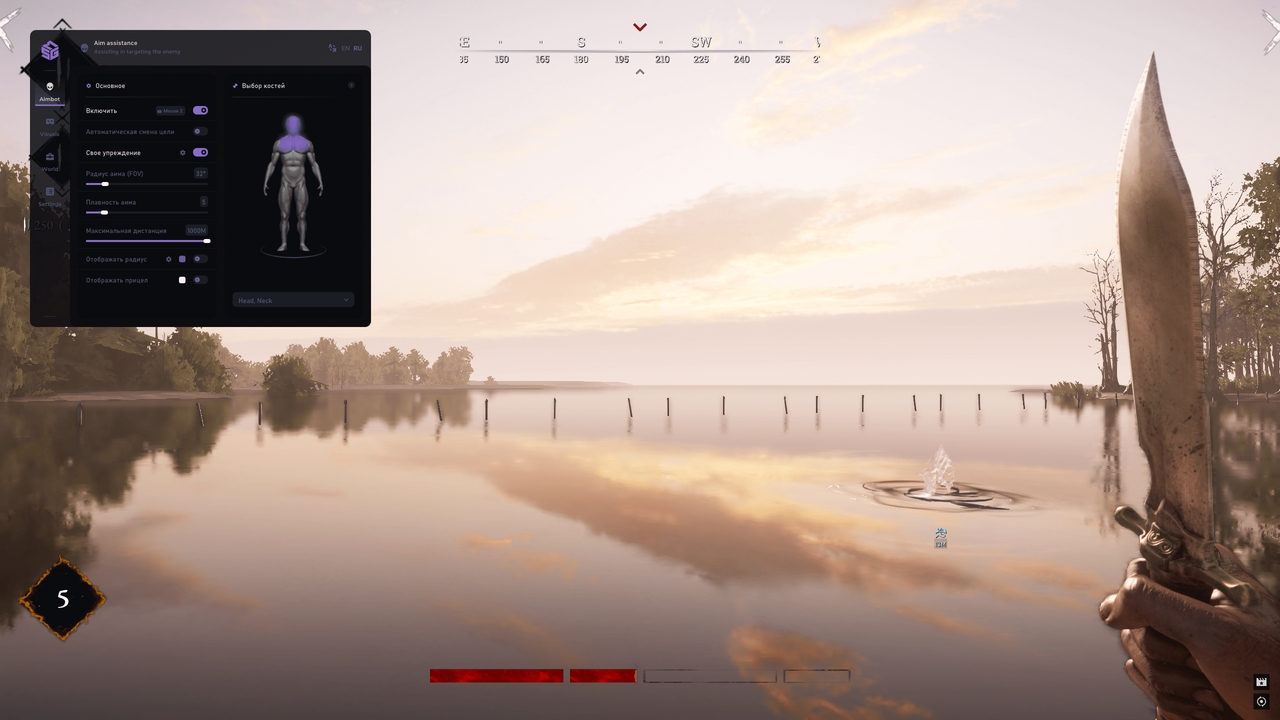Open settings gear for Отображать радиус
The image size is (1280, 720).
pos(168,259)
